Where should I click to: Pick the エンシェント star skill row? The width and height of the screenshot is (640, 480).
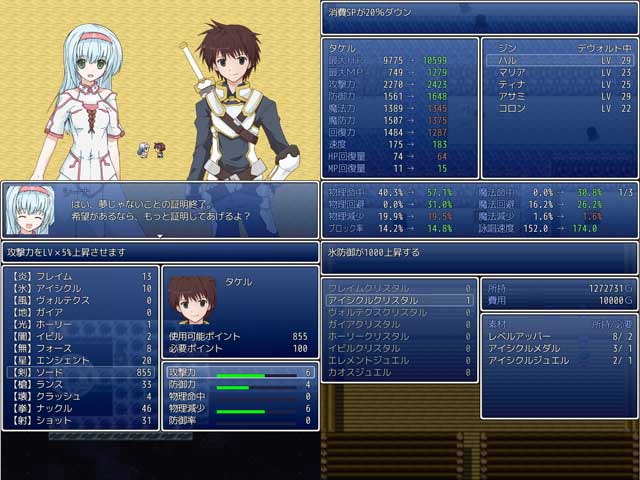80,360
